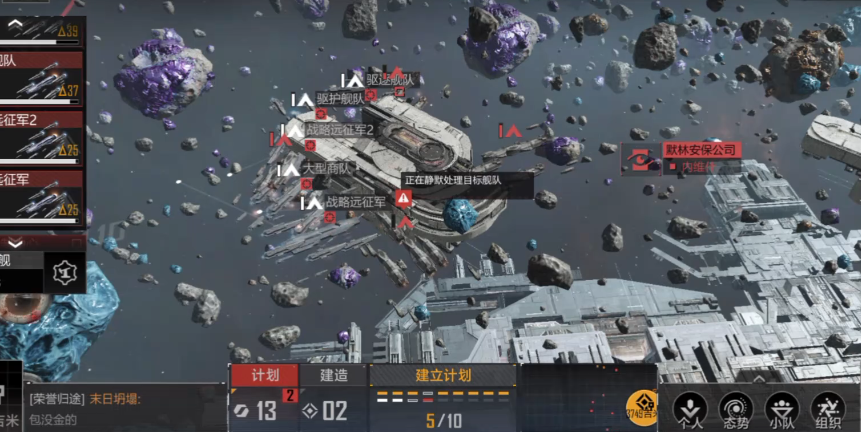Select the 大型商队 fleet marker label
Viewport: 861px width, 432px height.
[x=327, y=169]
